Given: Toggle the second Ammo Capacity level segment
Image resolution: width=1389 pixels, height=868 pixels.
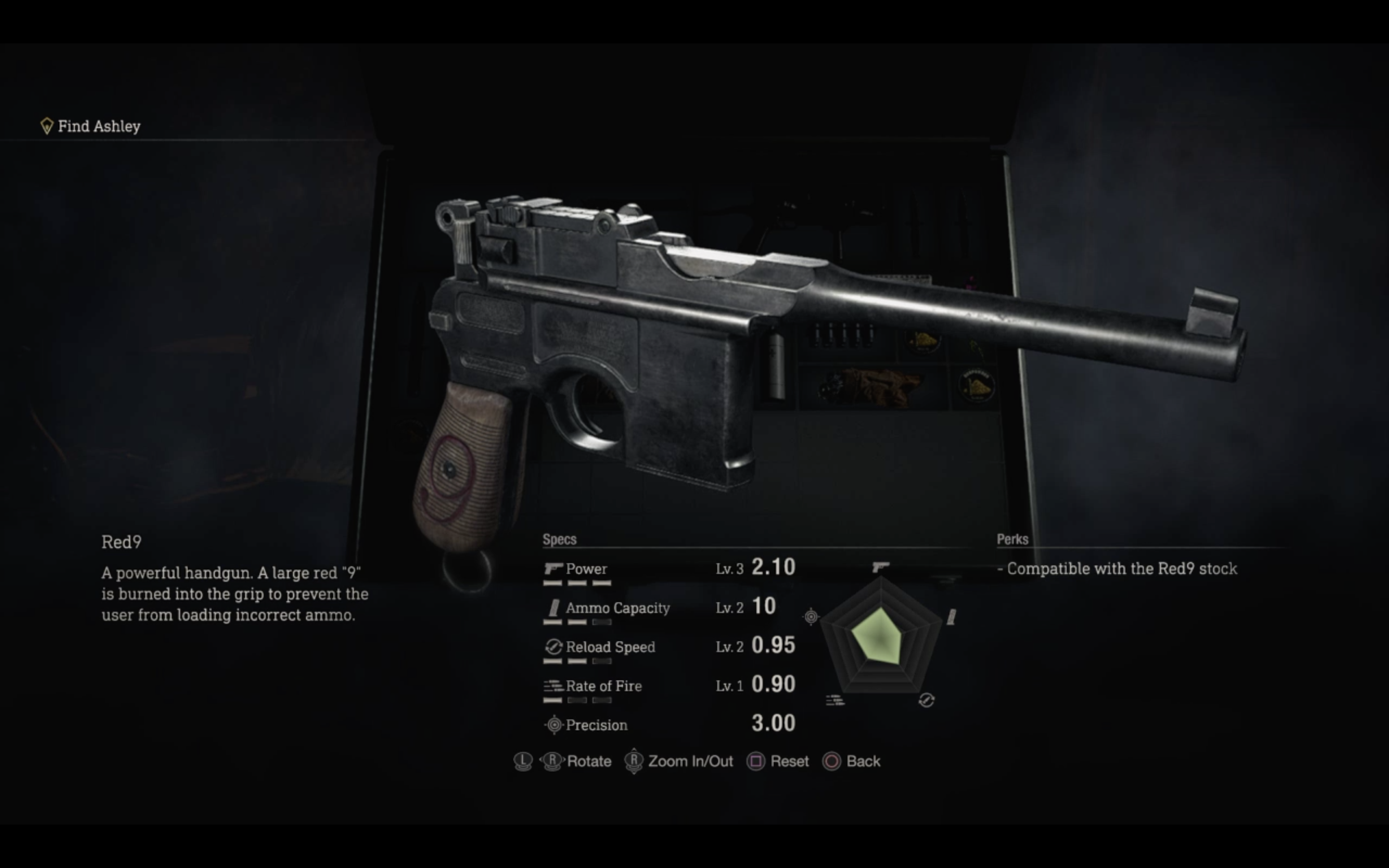Looking at the screenshot, I should [577, 622].
